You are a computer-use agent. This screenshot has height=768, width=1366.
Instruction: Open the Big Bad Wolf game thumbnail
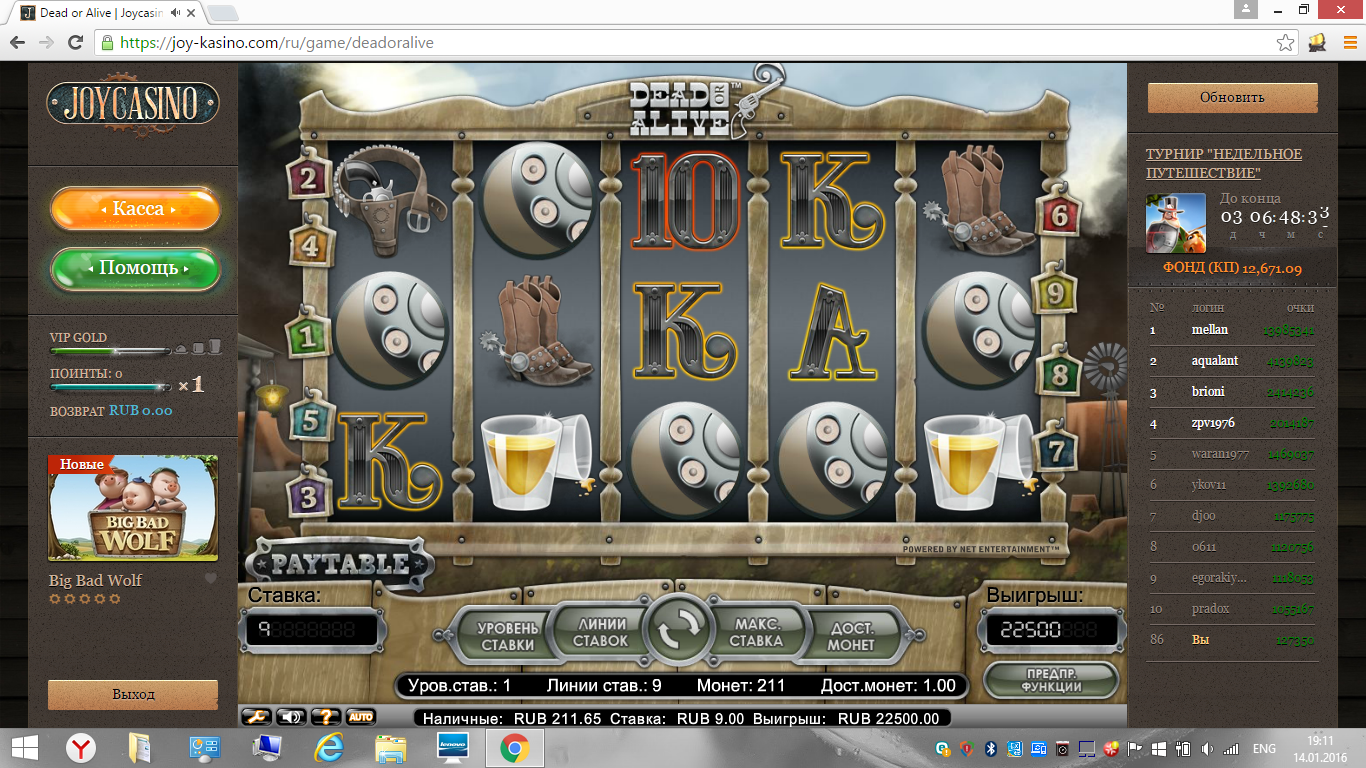click(133, 508)
